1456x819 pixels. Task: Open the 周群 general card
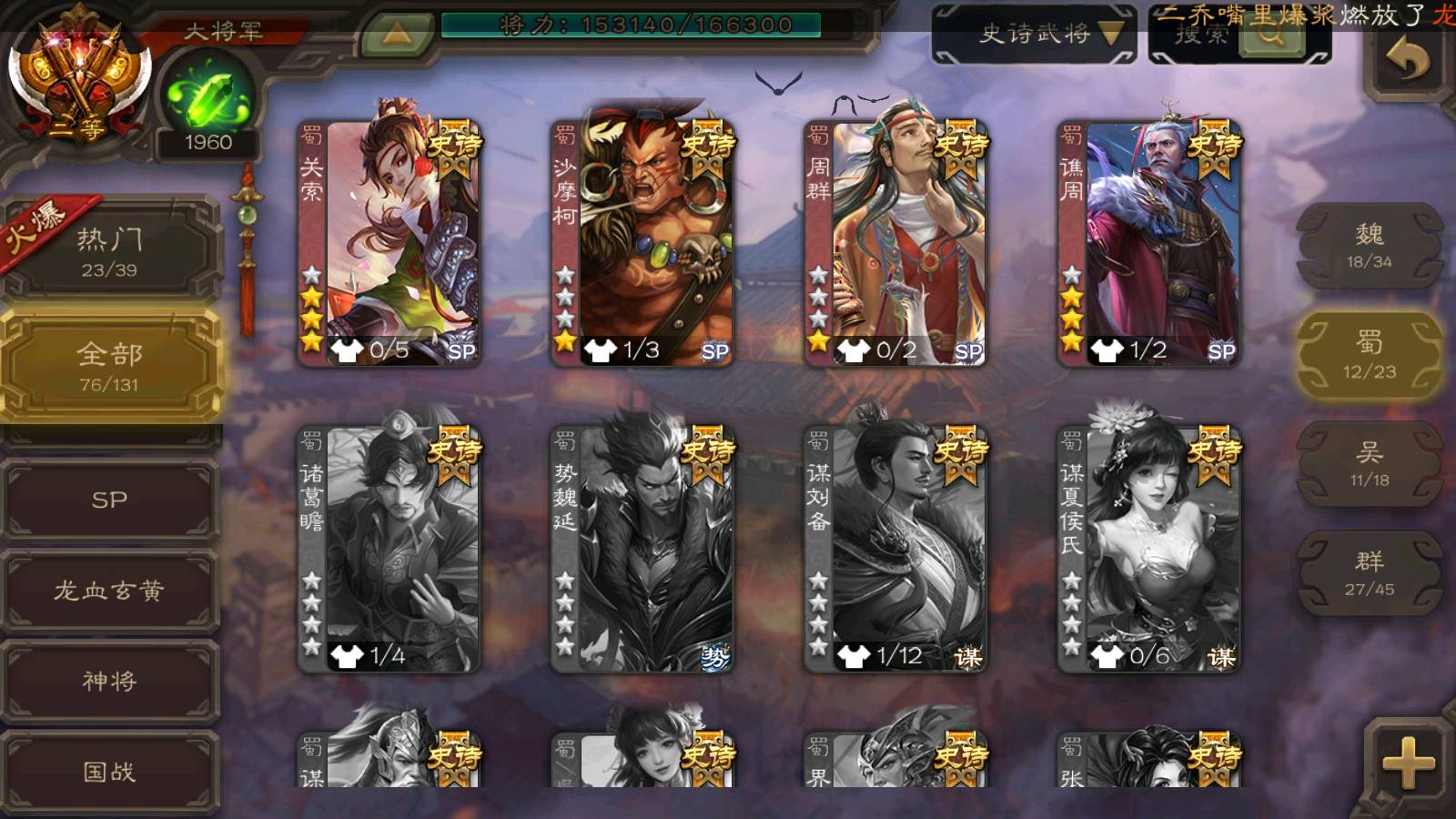[895, 244]
